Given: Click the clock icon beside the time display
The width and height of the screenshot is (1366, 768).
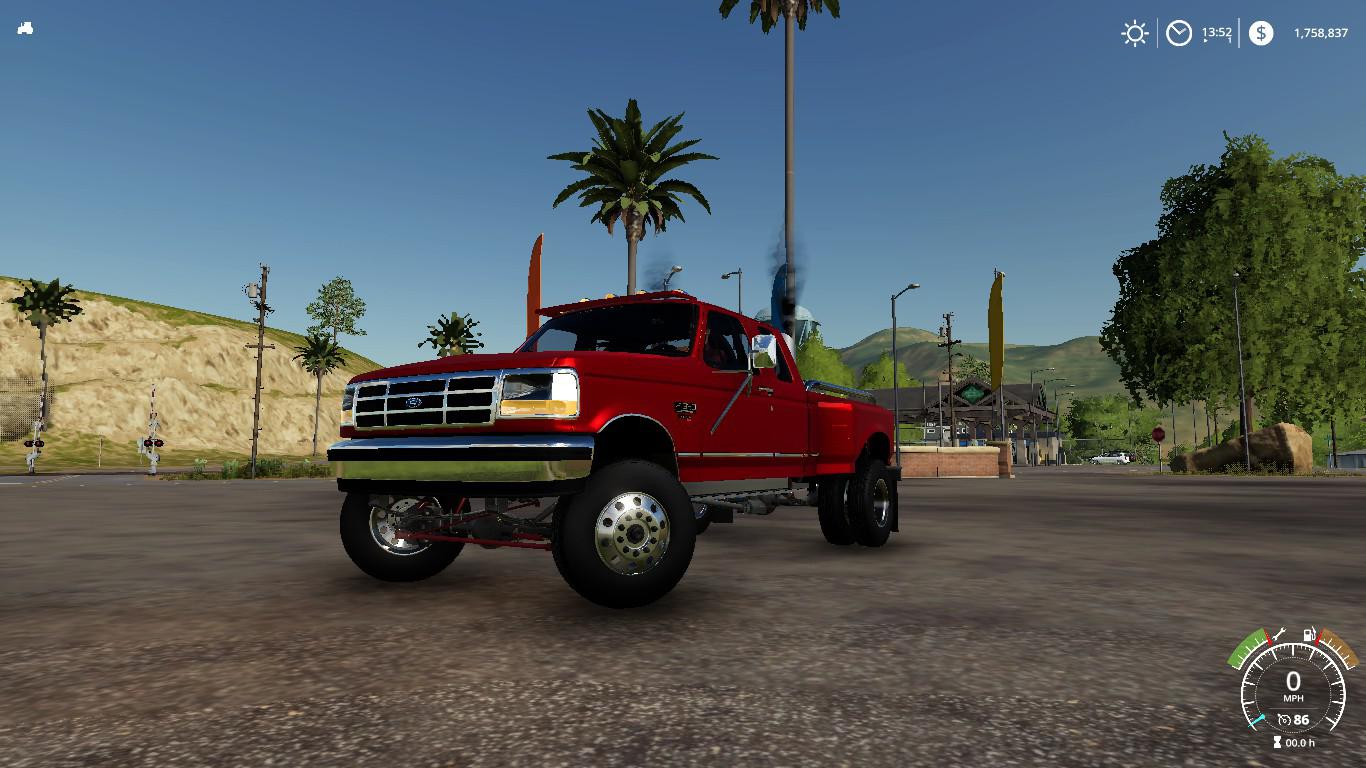Looking at the screenshot, I should point(1179,33).
